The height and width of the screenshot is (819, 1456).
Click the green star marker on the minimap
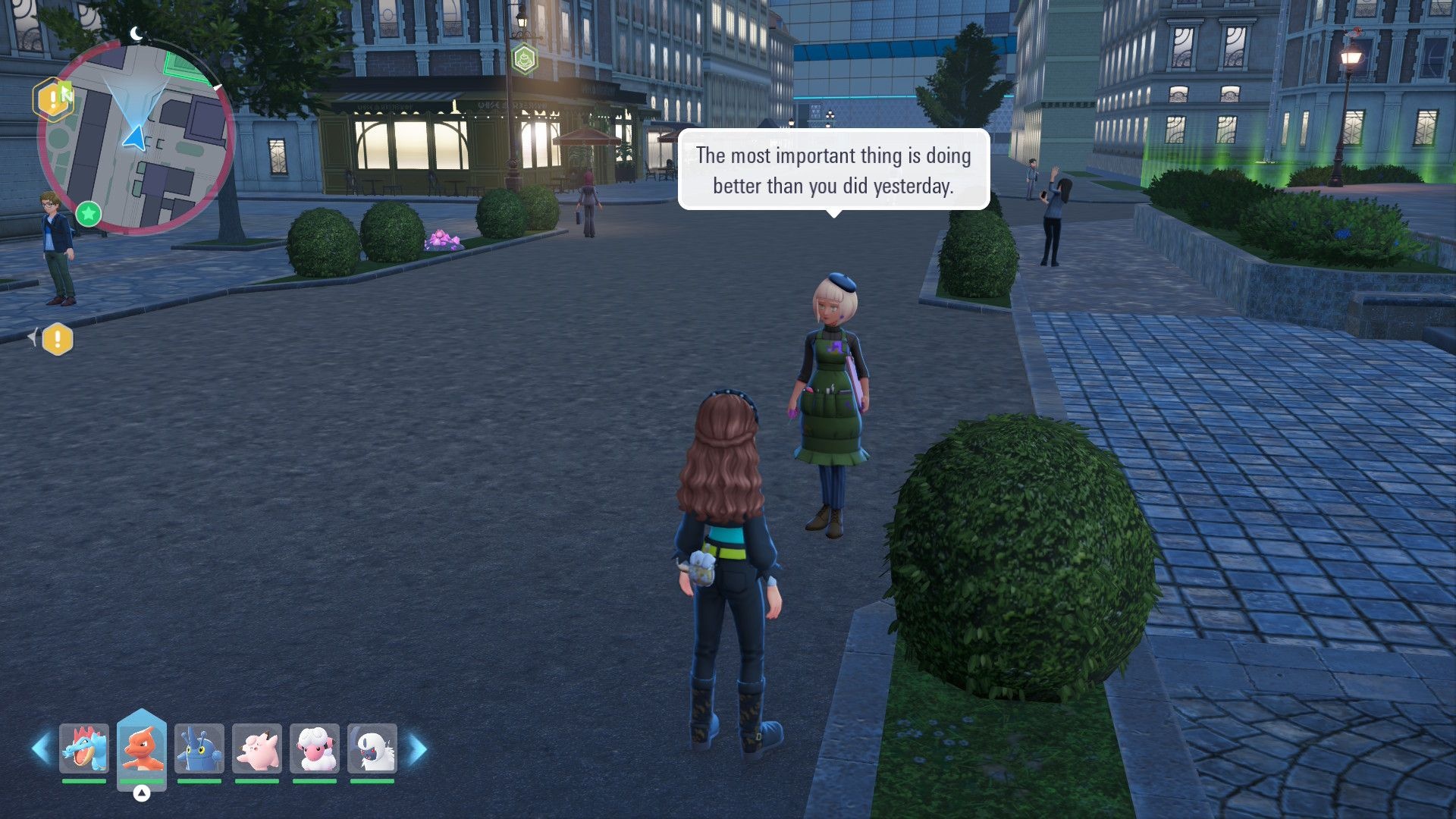coord(89,214)
